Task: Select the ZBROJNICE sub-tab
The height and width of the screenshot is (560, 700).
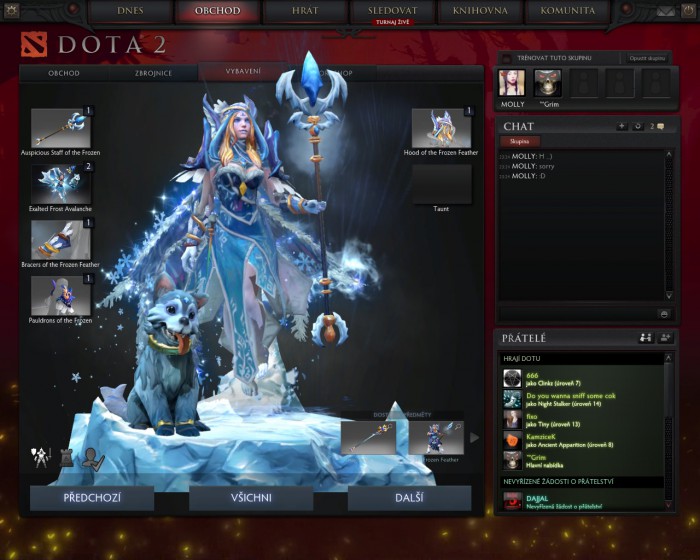Action: point(155,73)
